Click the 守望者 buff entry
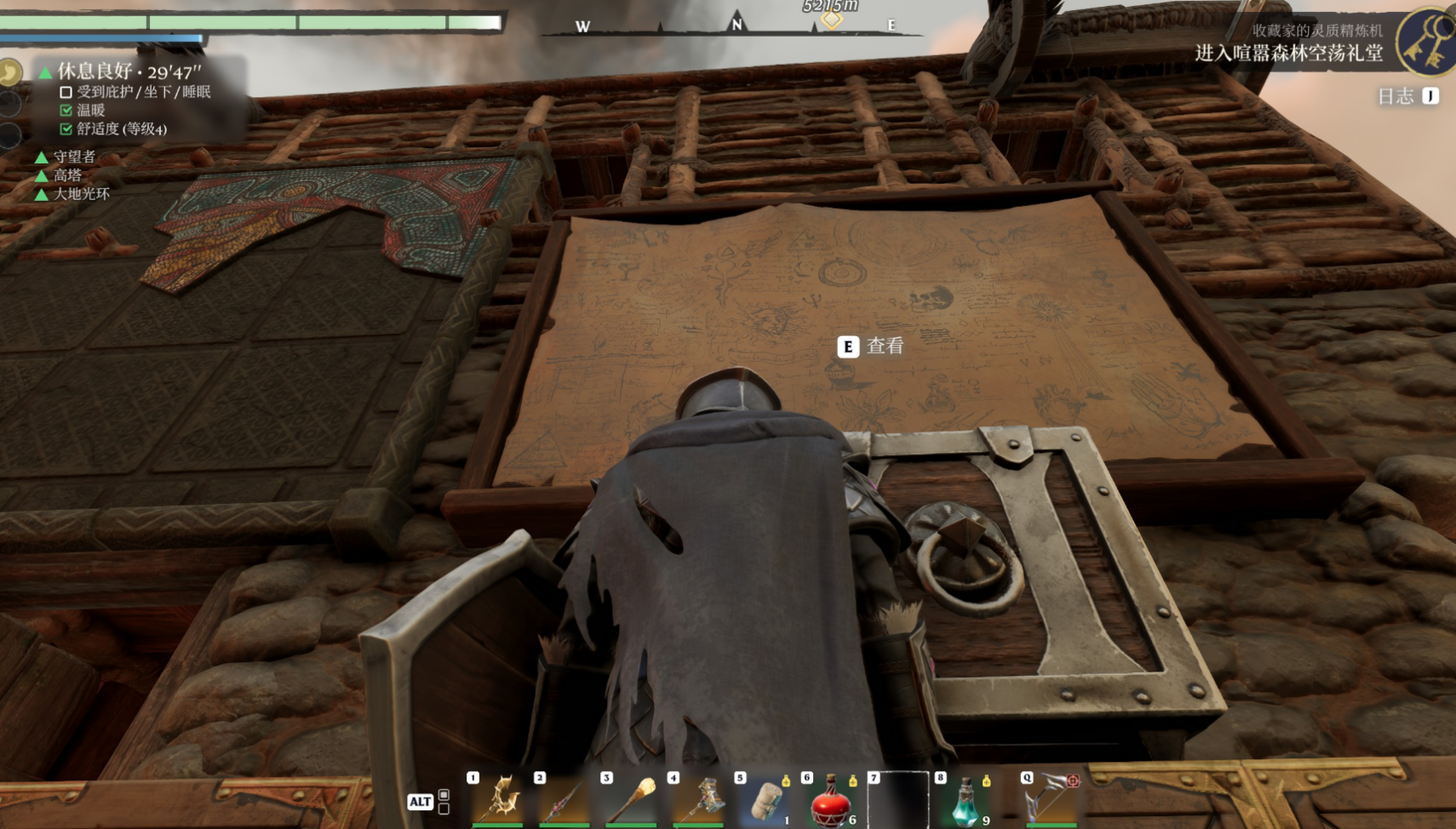 [74, 157]
